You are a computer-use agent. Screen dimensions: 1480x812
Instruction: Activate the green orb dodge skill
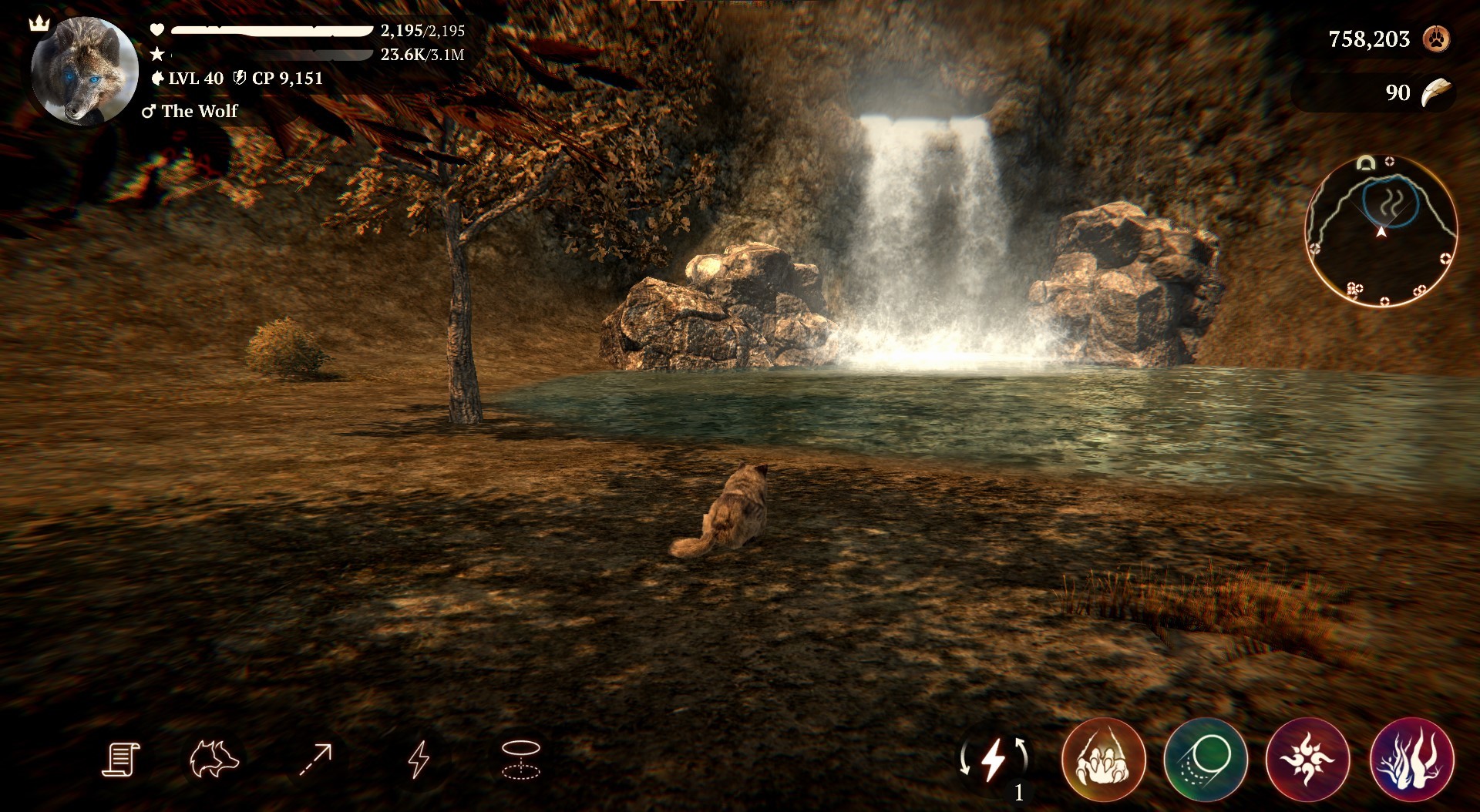tap(1208, 760)
